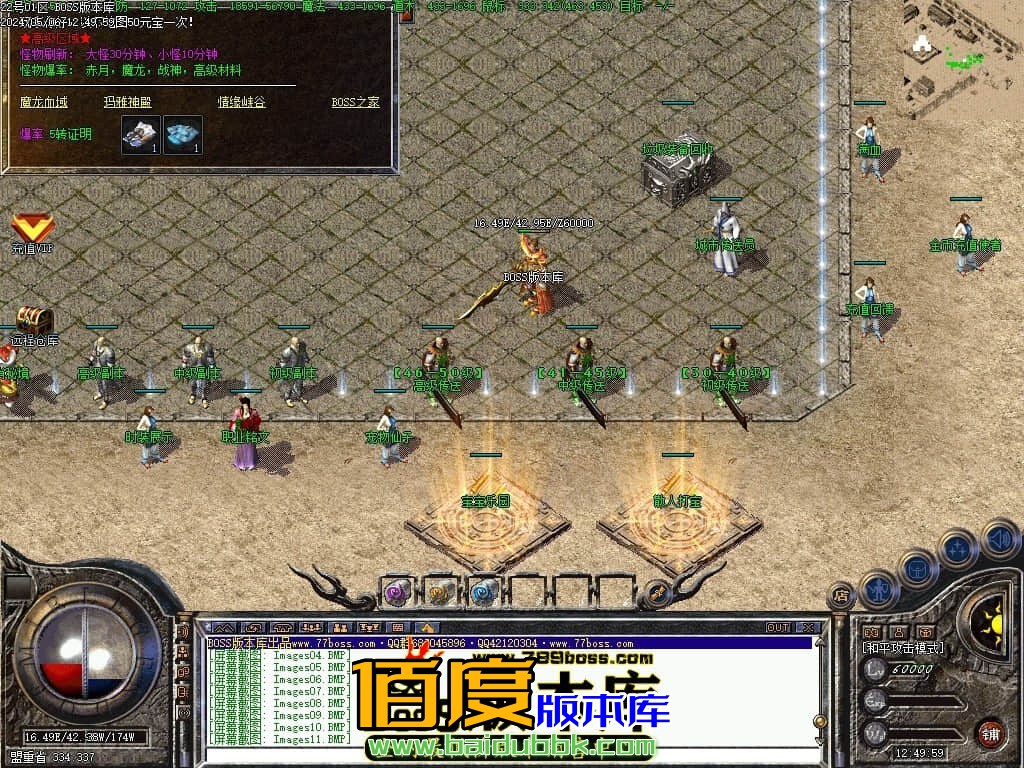The height and width of the screenshot is (768, 1024).
Task: Use the blue scroll in the hotbar
Action: (x=484, y=592)
